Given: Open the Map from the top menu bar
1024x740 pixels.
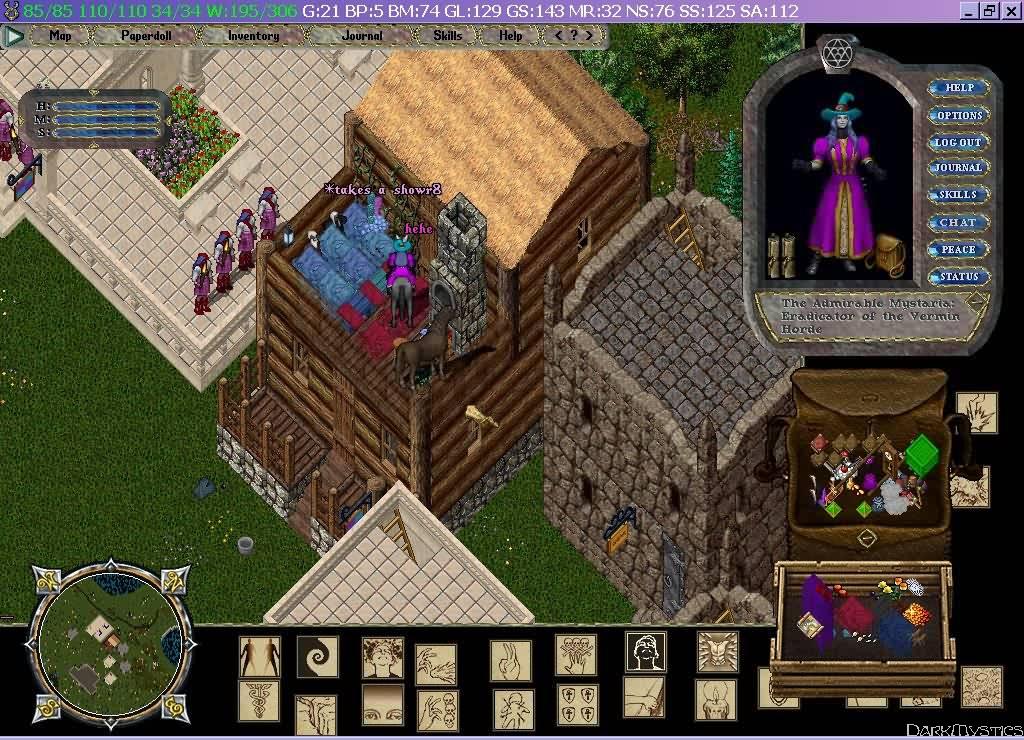Looking at the screenshot, I should [x=60, y=35].
